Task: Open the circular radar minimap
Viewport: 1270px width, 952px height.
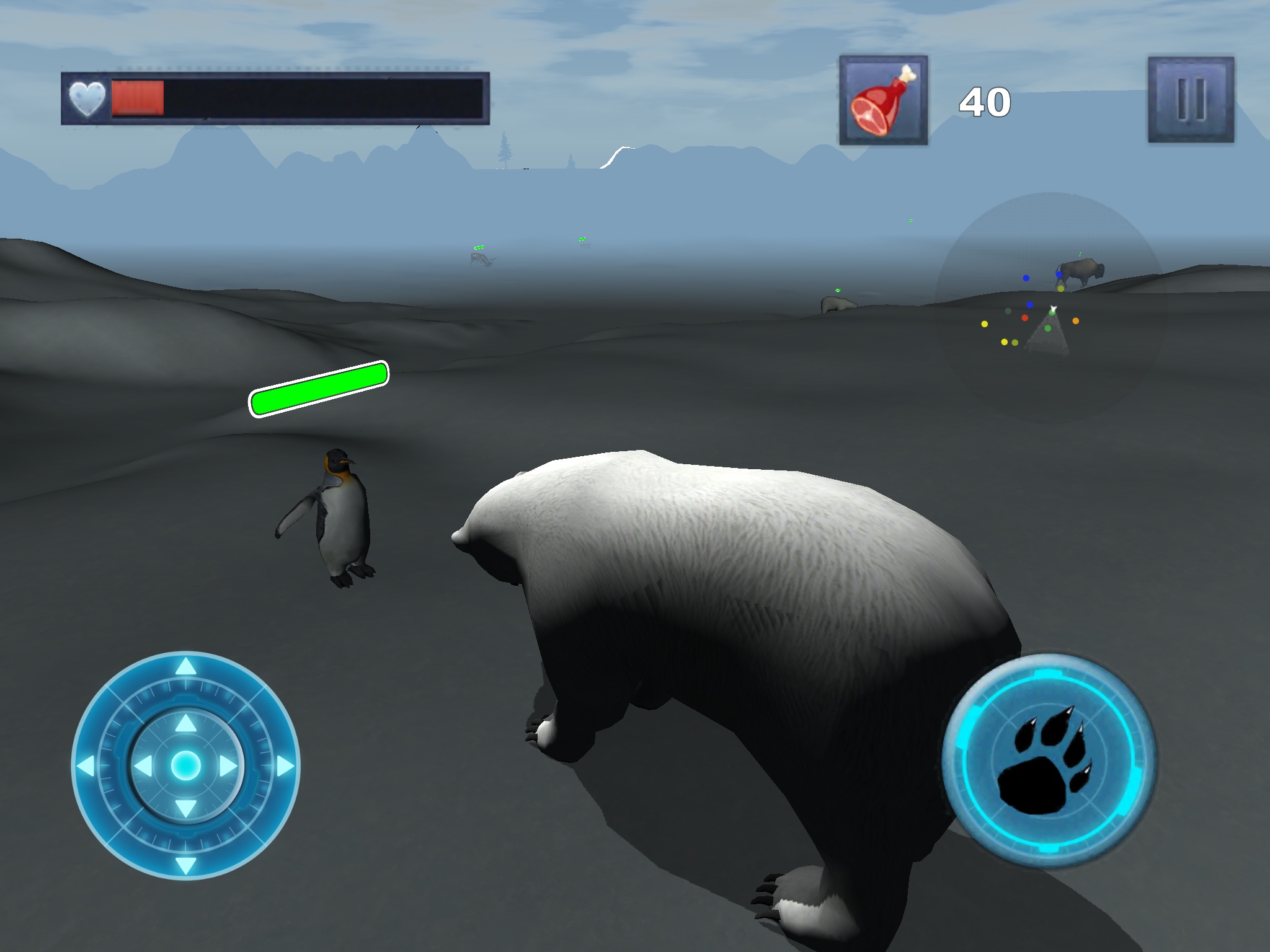Action: [x=1049, y=307]
